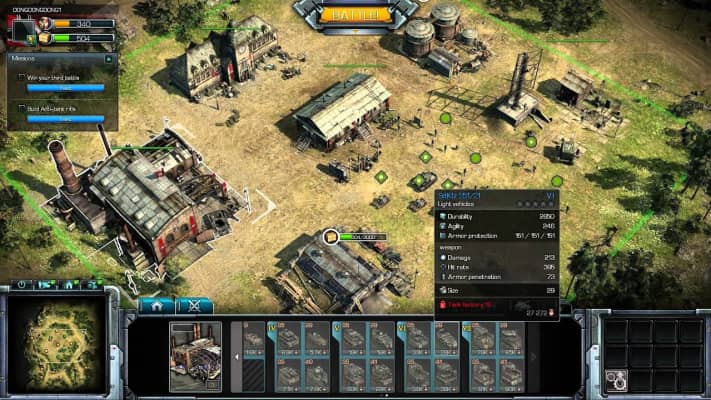Switch to the home base tab

[x=157, y=305]
